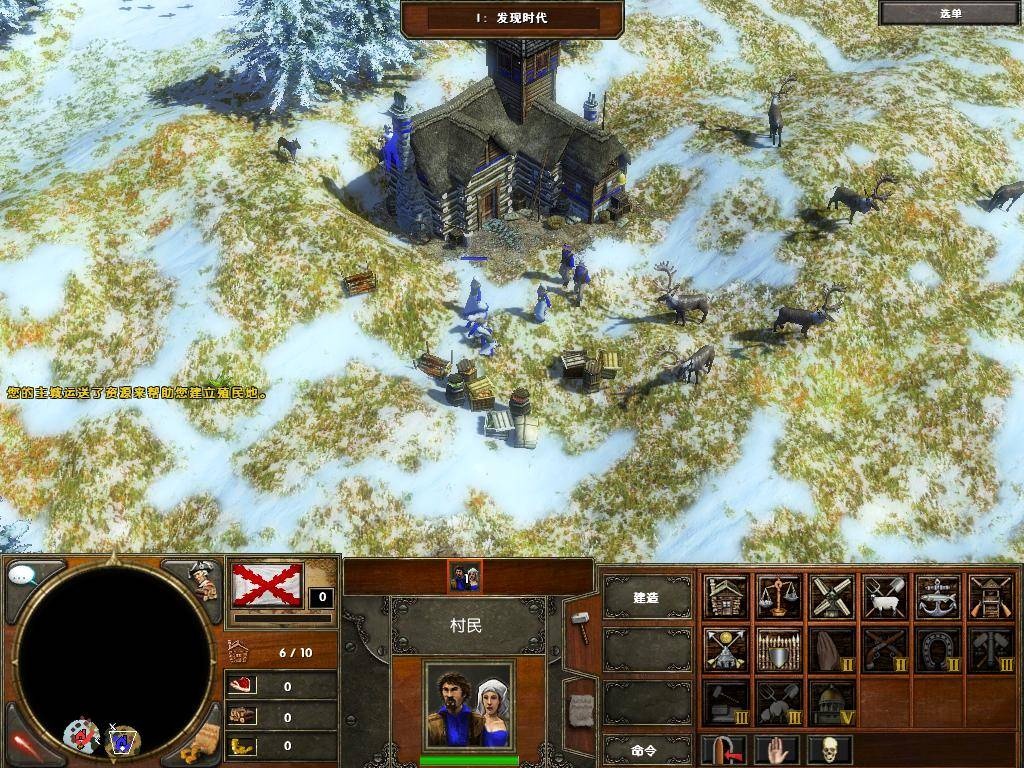Screen dimensions: 1024x768
Task: Click the minimap
Action: pos(114,658)
